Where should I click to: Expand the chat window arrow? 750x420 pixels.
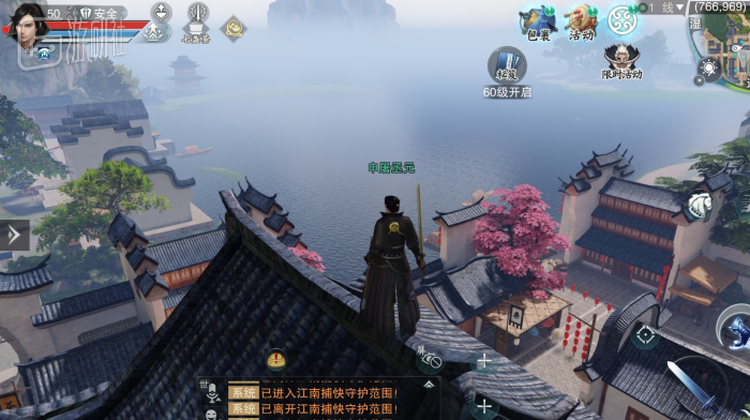429,383
